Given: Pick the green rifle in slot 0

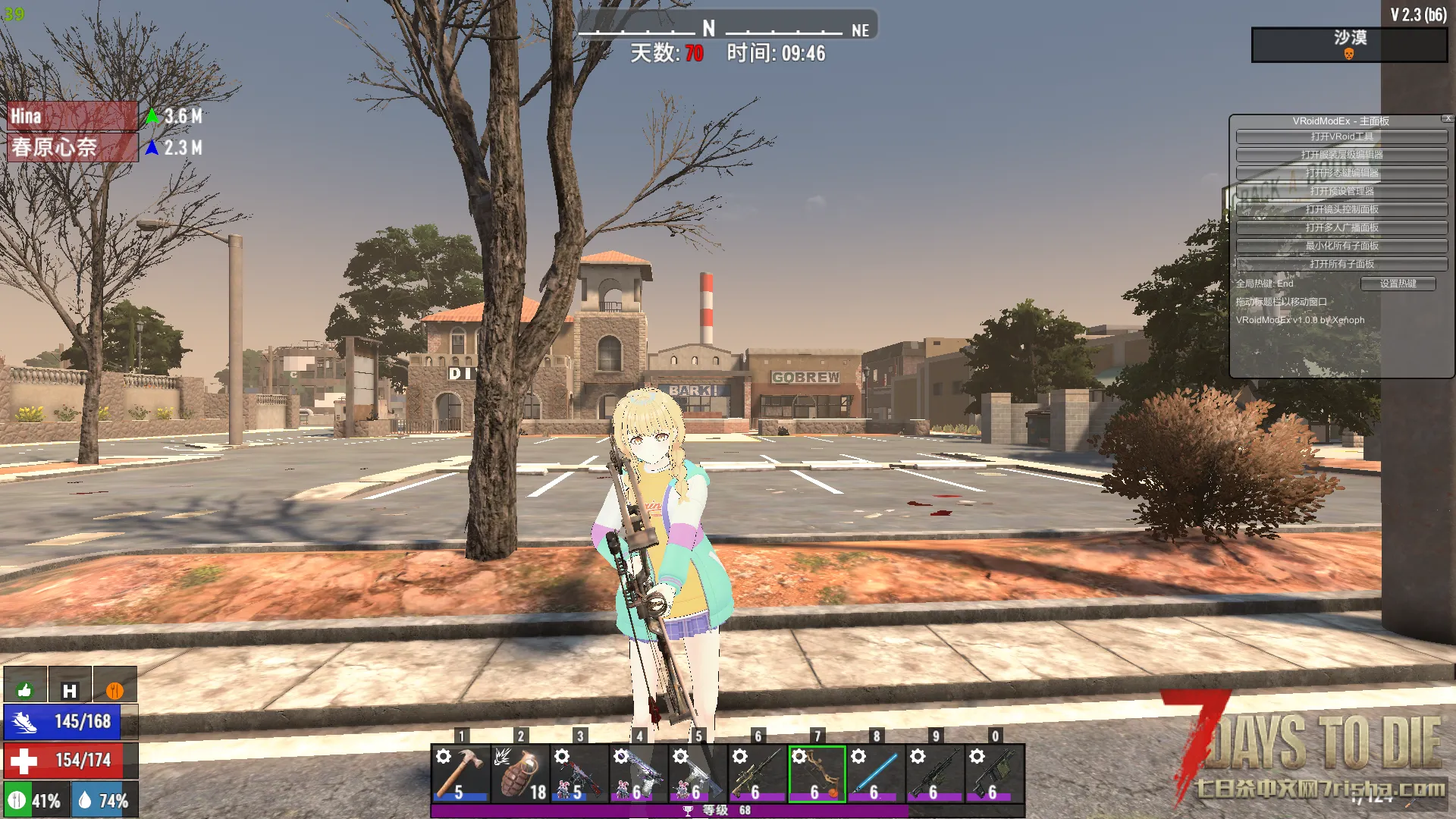Looking at the screenshot, I should tap(995, 773).
